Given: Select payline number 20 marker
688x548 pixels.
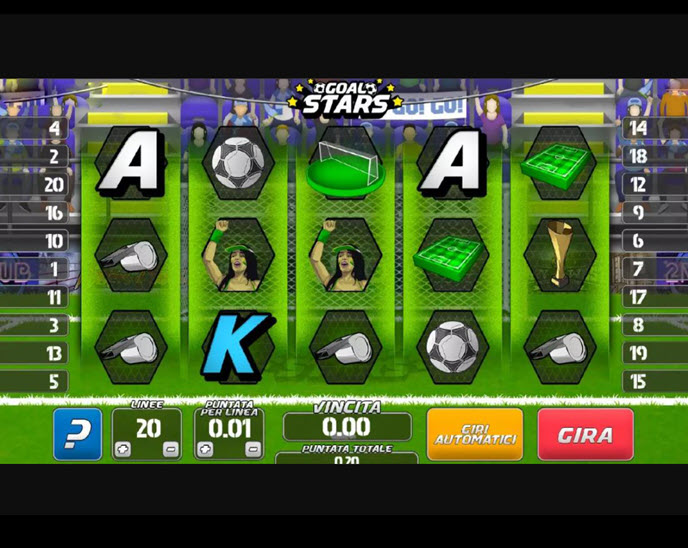Looking at the screenshot, I should click(x=54, y=184).
